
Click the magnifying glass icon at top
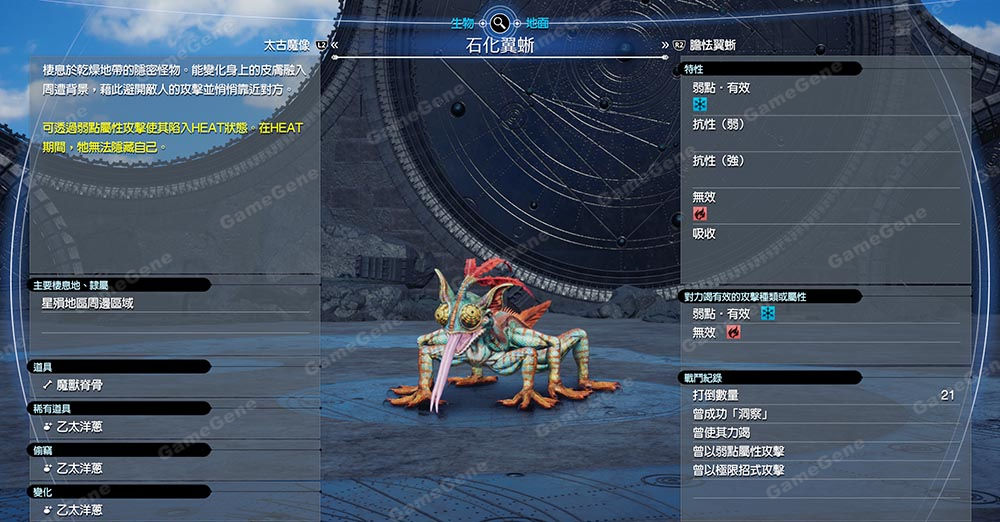click(498, 22)
